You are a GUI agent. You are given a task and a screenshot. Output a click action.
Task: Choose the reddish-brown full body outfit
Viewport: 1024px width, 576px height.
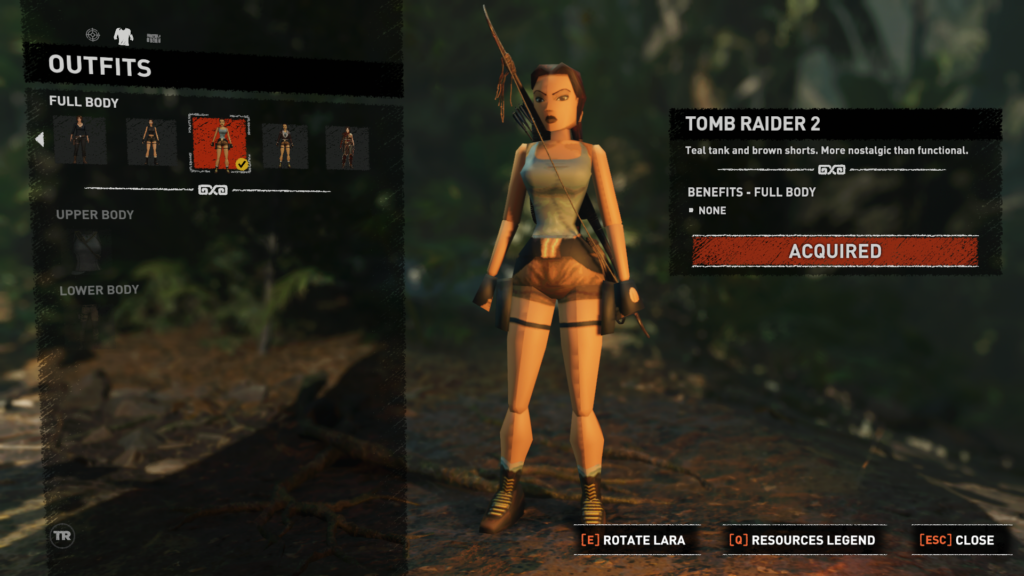pyautogui.click(x=347, y=146)
